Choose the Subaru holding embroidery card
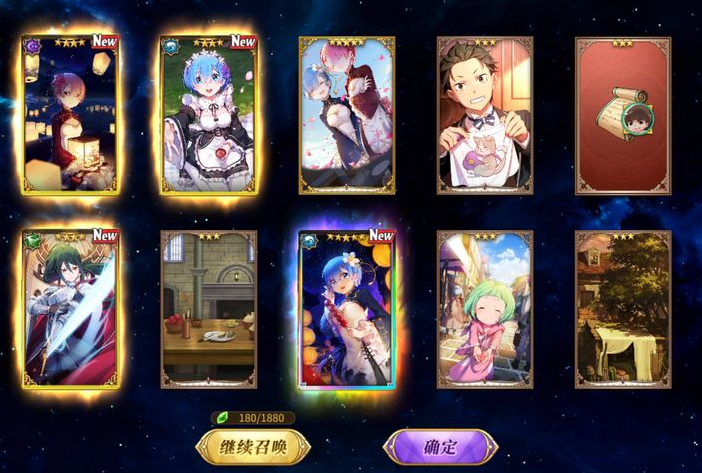Image resolution: width=702 pixels, height=473 pixels. [485, 115]
